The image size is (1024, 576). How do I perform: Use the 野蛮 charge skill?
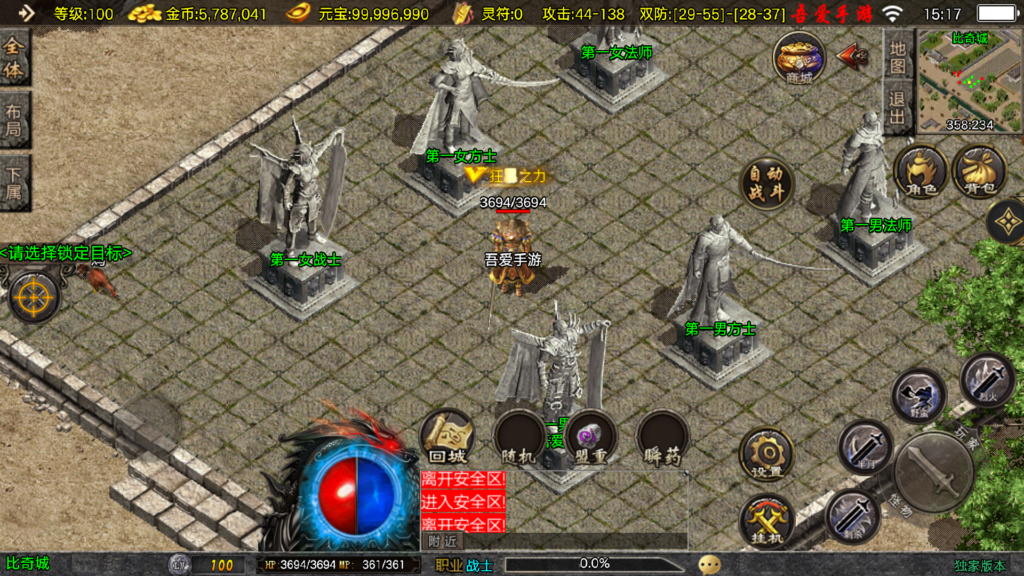click(x=919, y=396)
